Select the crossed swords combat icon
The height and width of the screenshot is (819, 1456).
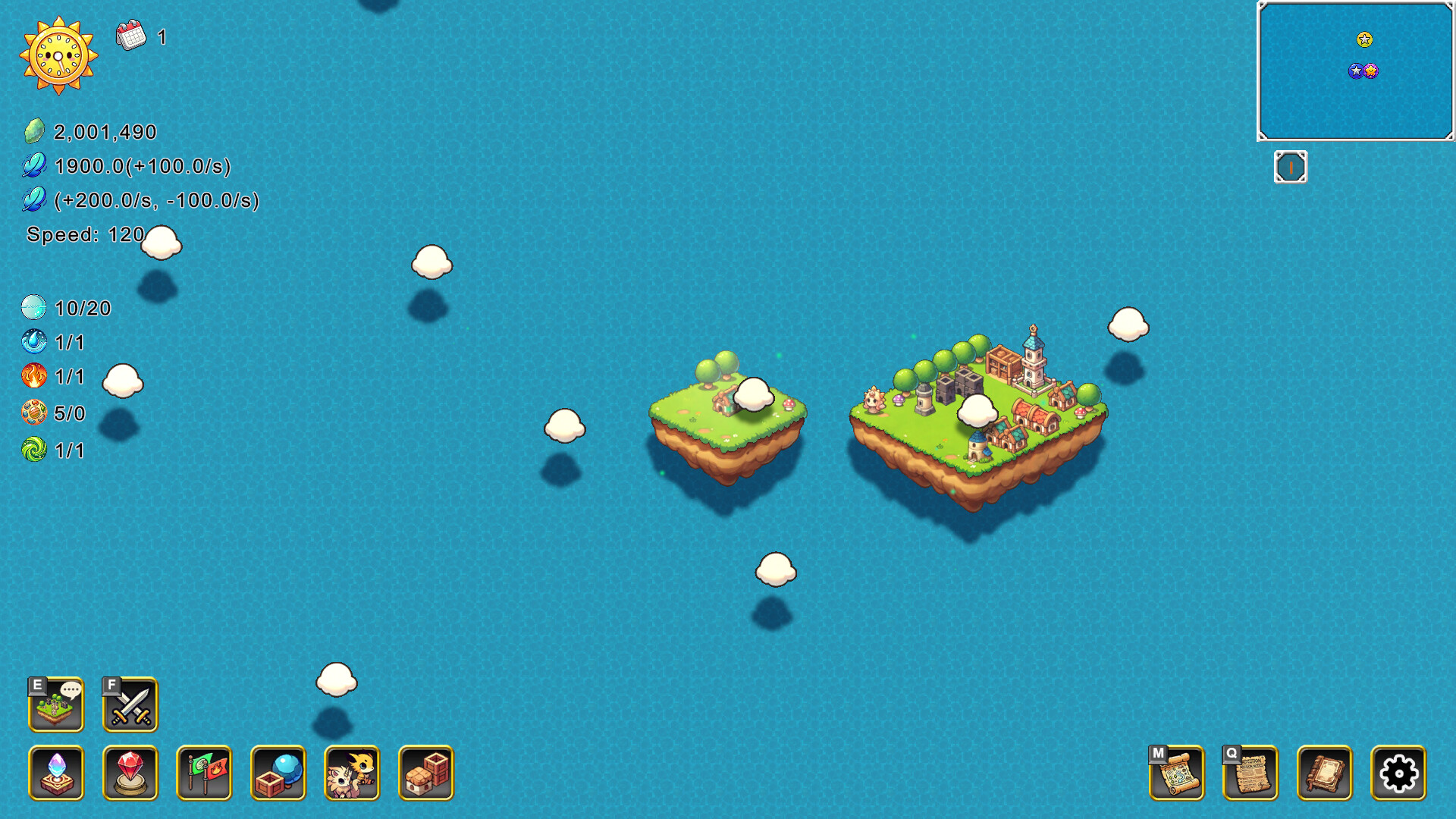[130, 705]
